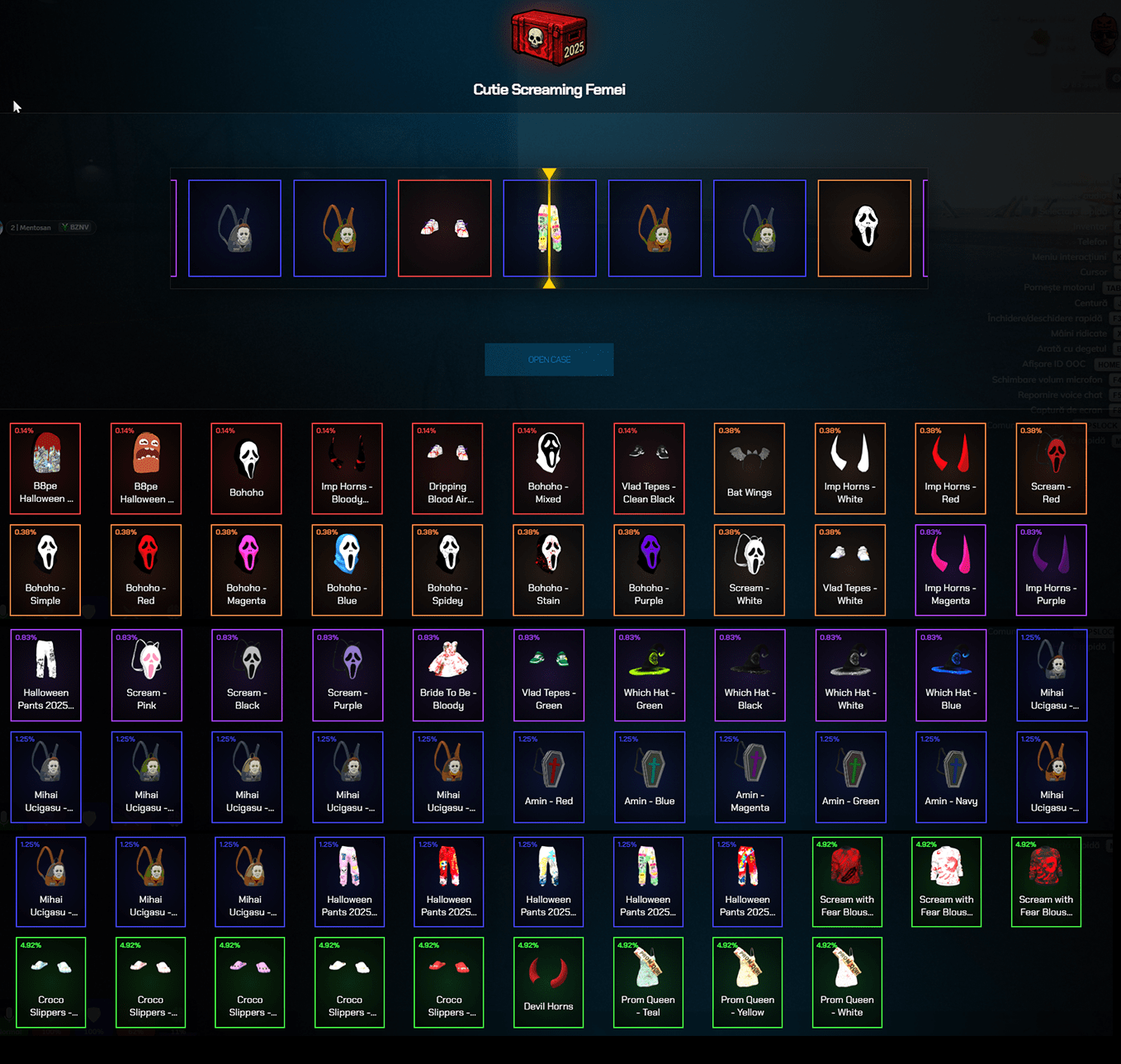
Task: Click the yellow selection marker above the carousel
Action: point(549,173)
